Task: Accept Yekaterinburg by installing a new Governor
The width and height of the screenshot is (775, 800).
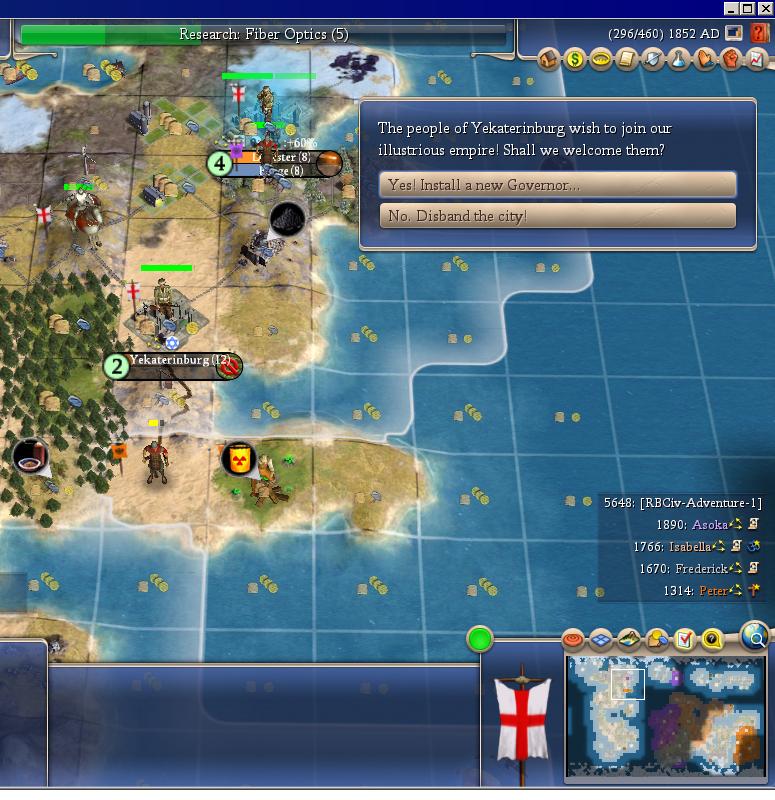Action: (557, 185)
